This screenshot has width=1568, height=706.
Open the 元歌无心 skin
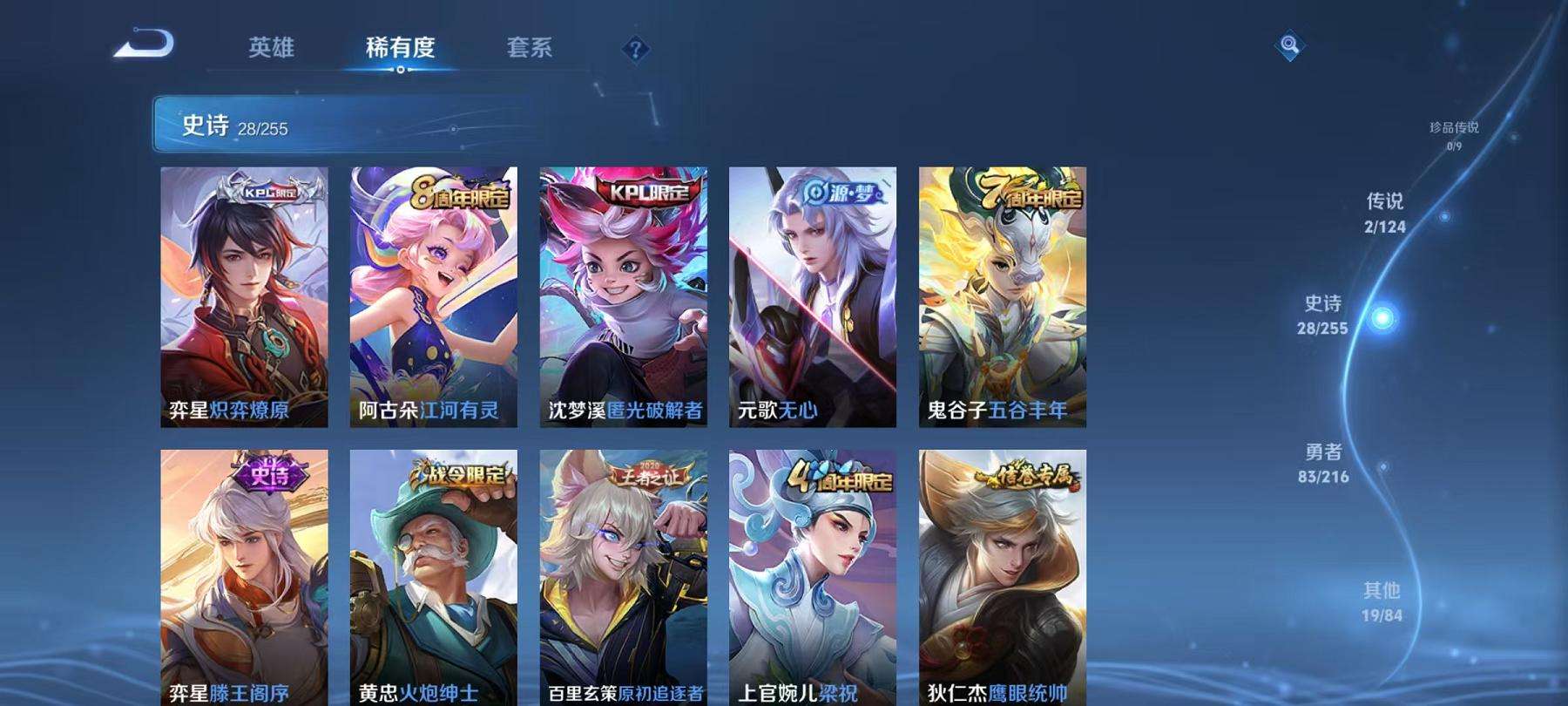point(814,296)
